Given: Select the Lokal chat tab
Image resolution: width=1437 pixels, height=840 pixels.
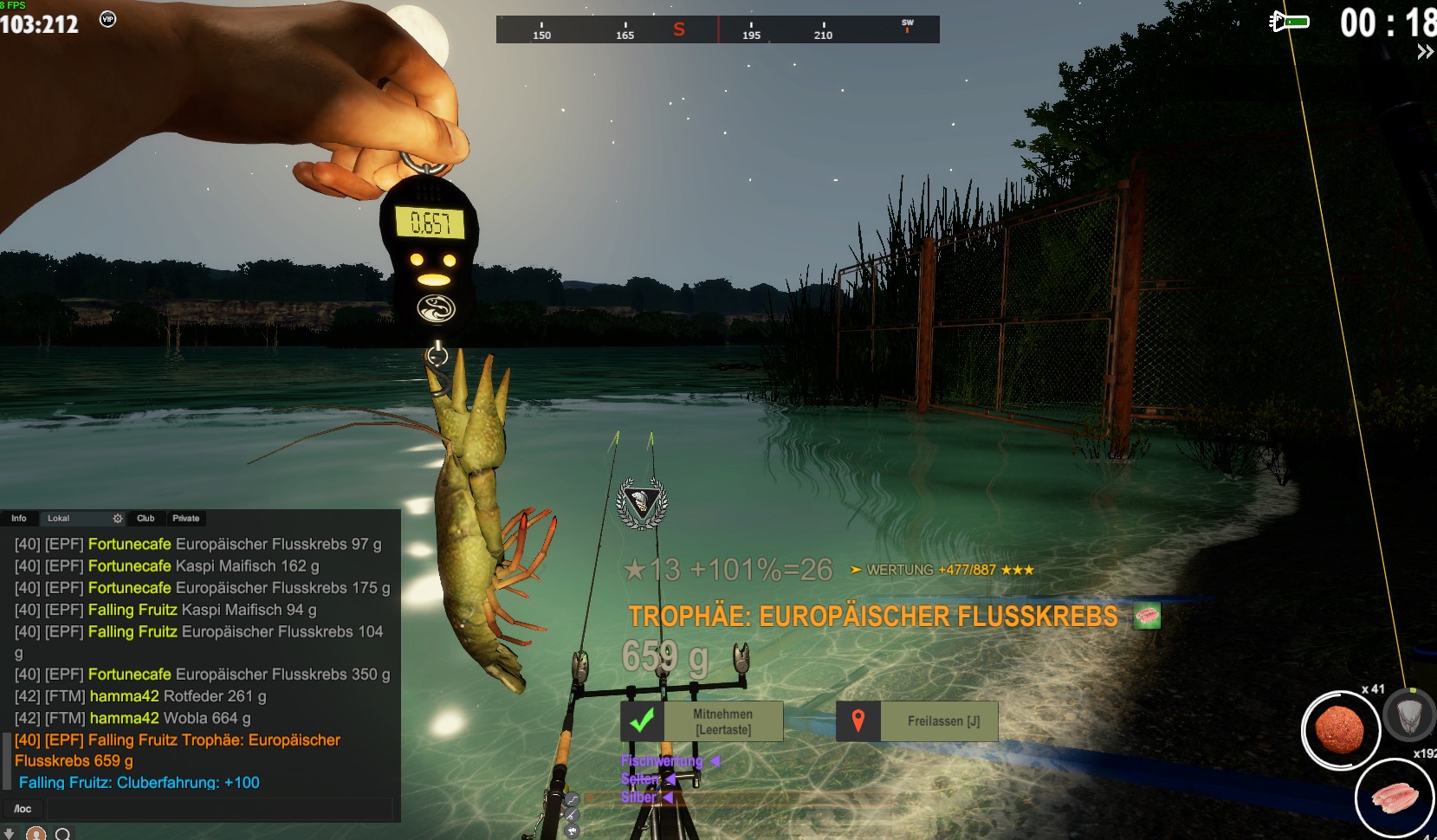Looking at the screenshot, I should tap(59, 518).
